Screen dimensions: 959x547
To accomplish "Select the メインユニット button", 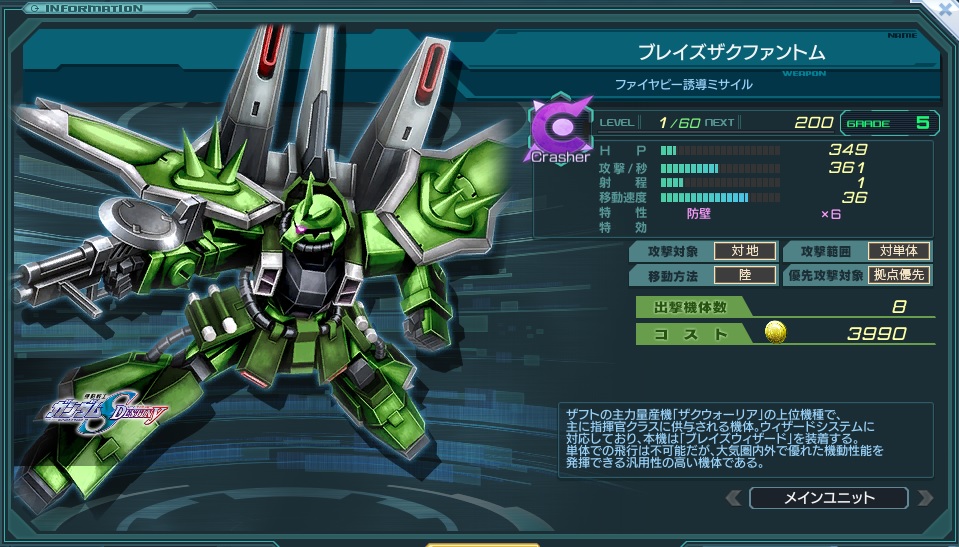I will (x=828, y=498).
